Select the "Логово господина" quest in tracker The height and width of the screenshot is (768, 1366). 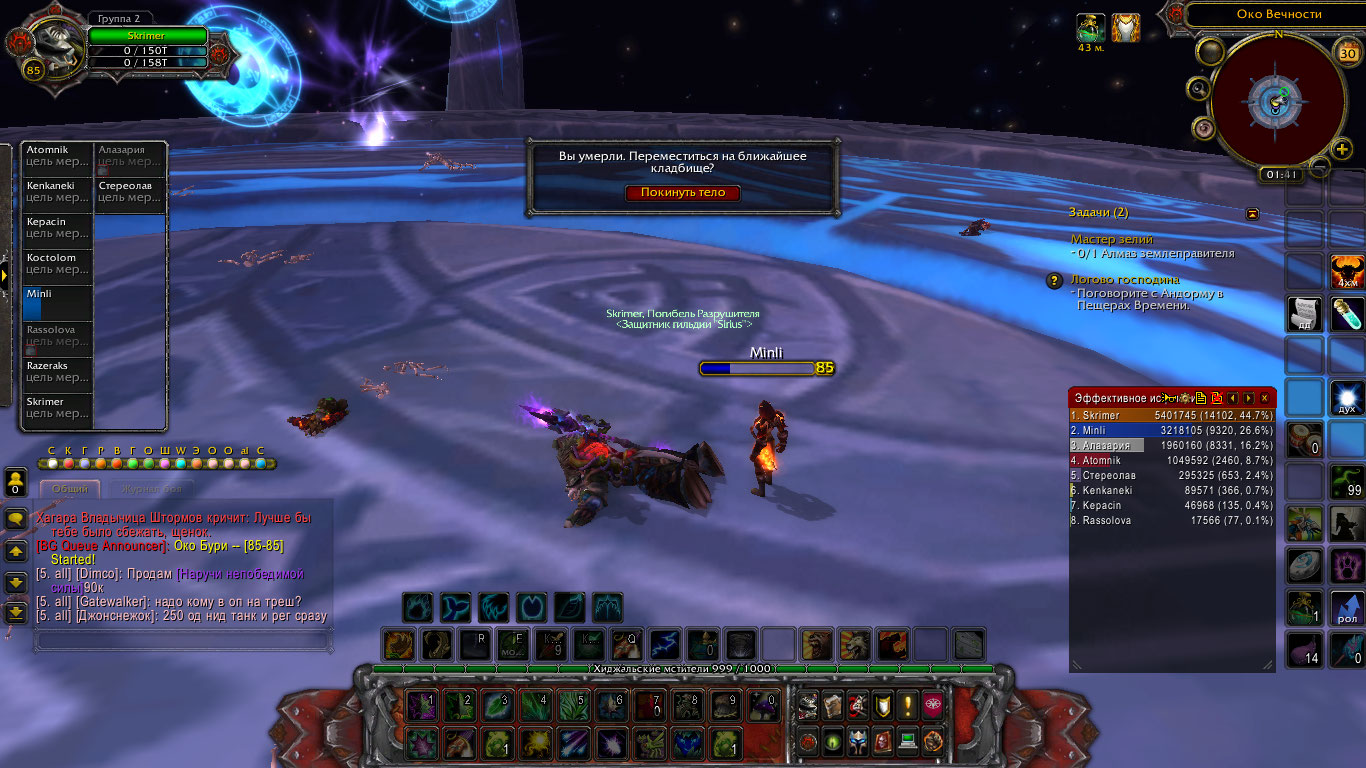tap(1125, 280)
